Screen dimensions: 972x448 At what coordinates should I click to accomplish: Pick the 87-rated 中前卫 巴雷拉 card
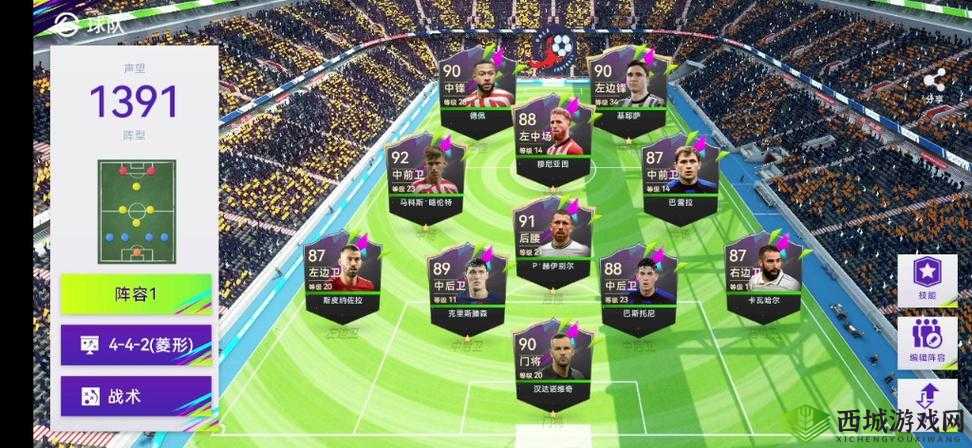[678, 180]
